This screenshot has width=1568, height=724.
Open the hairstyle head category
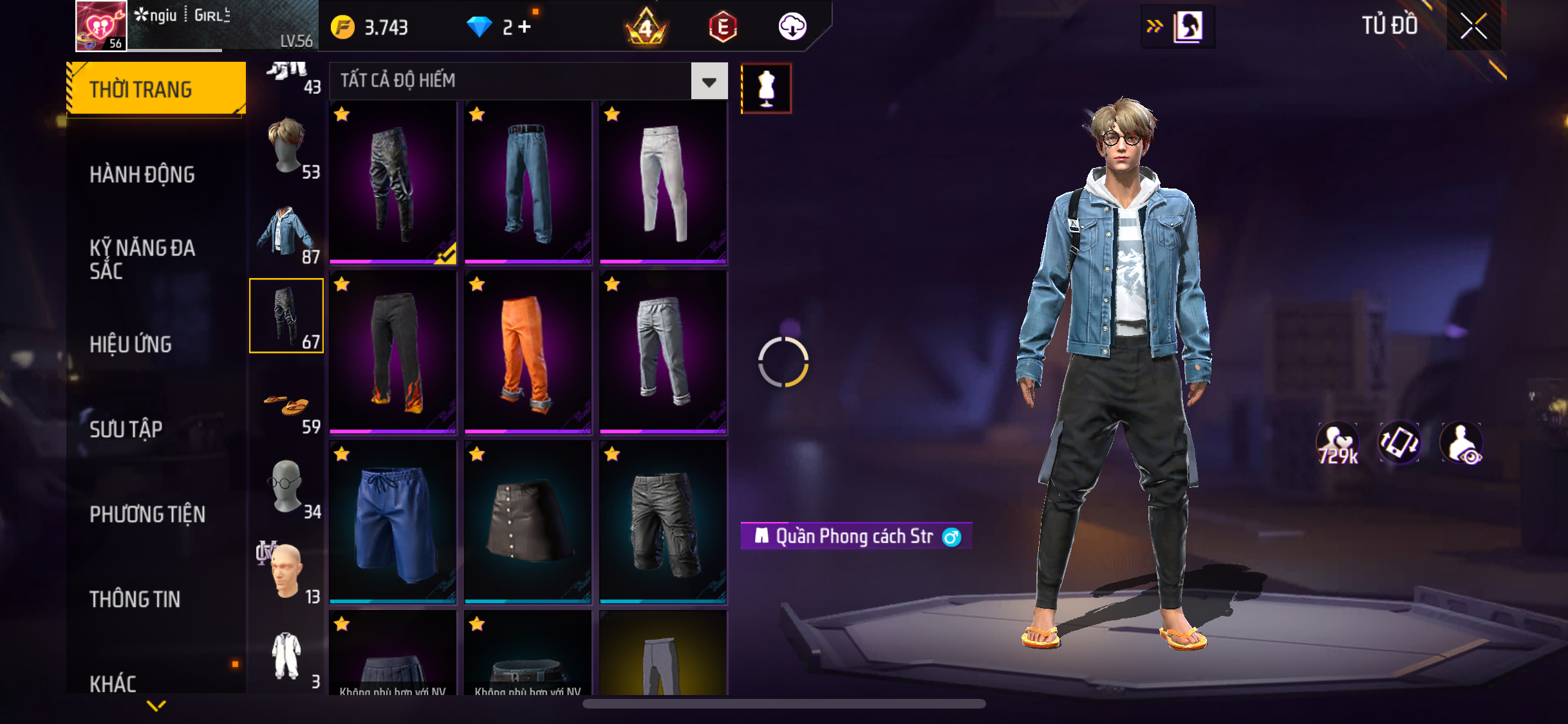point(287,146)
